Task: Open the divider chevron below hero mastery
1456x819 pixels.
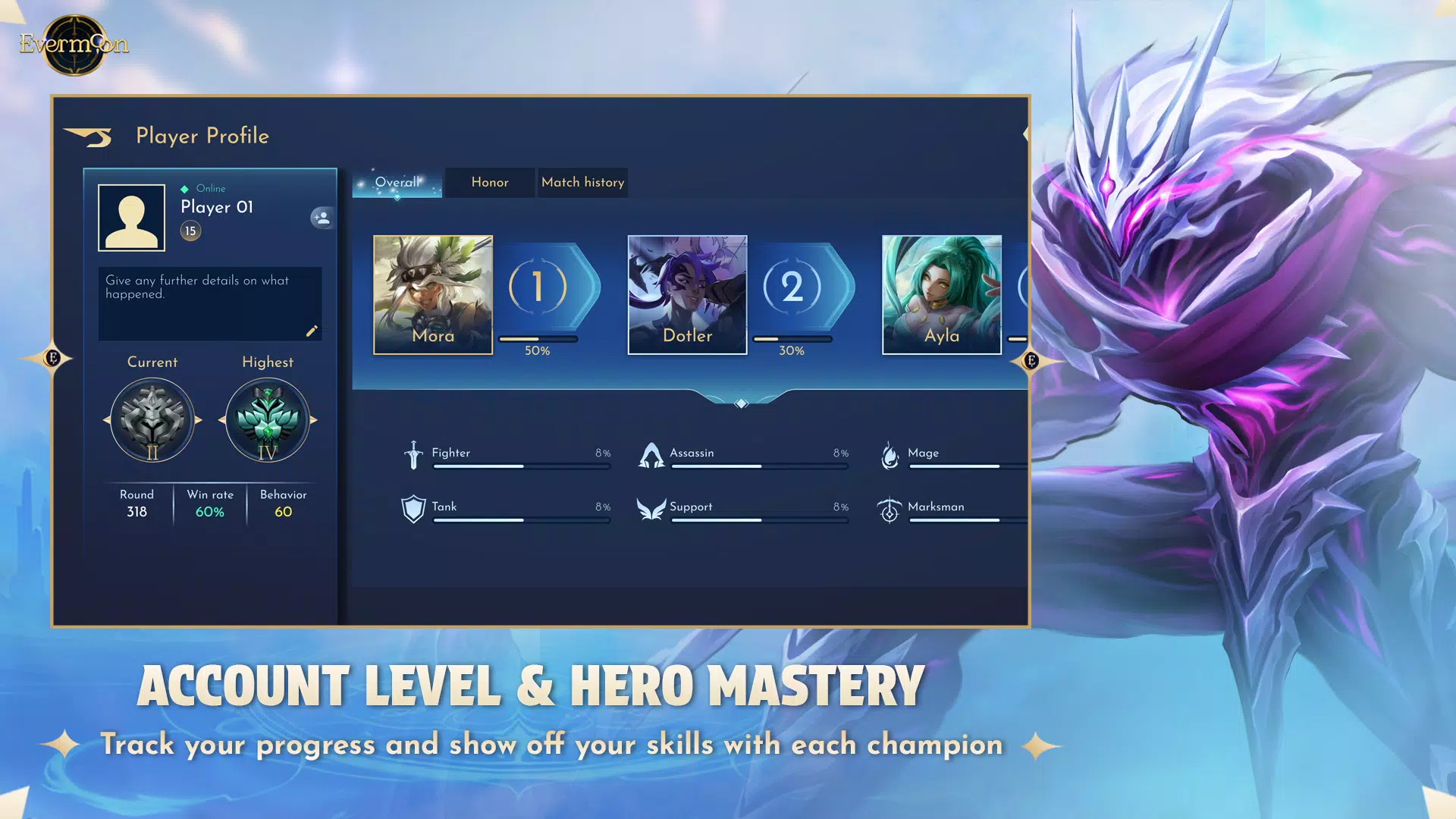Action: click(741, 402)
